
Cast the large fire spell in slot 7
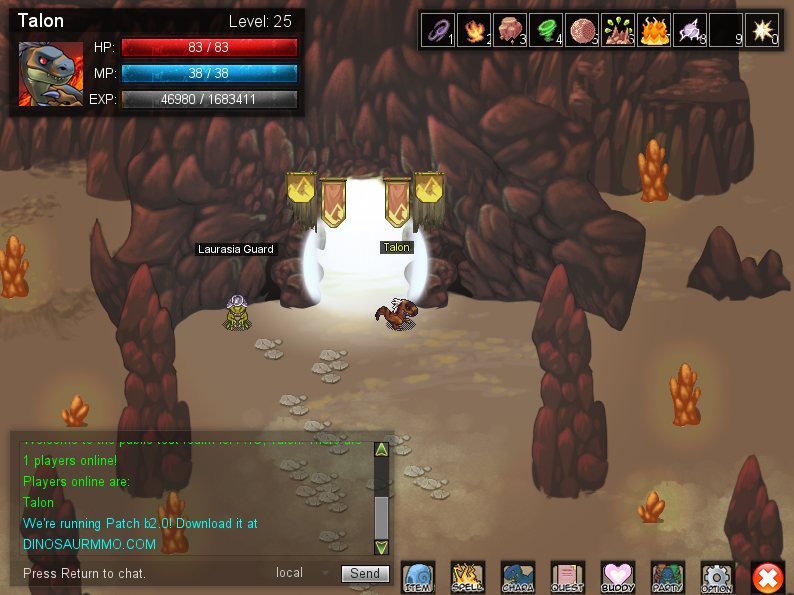(x=654, y=31)
